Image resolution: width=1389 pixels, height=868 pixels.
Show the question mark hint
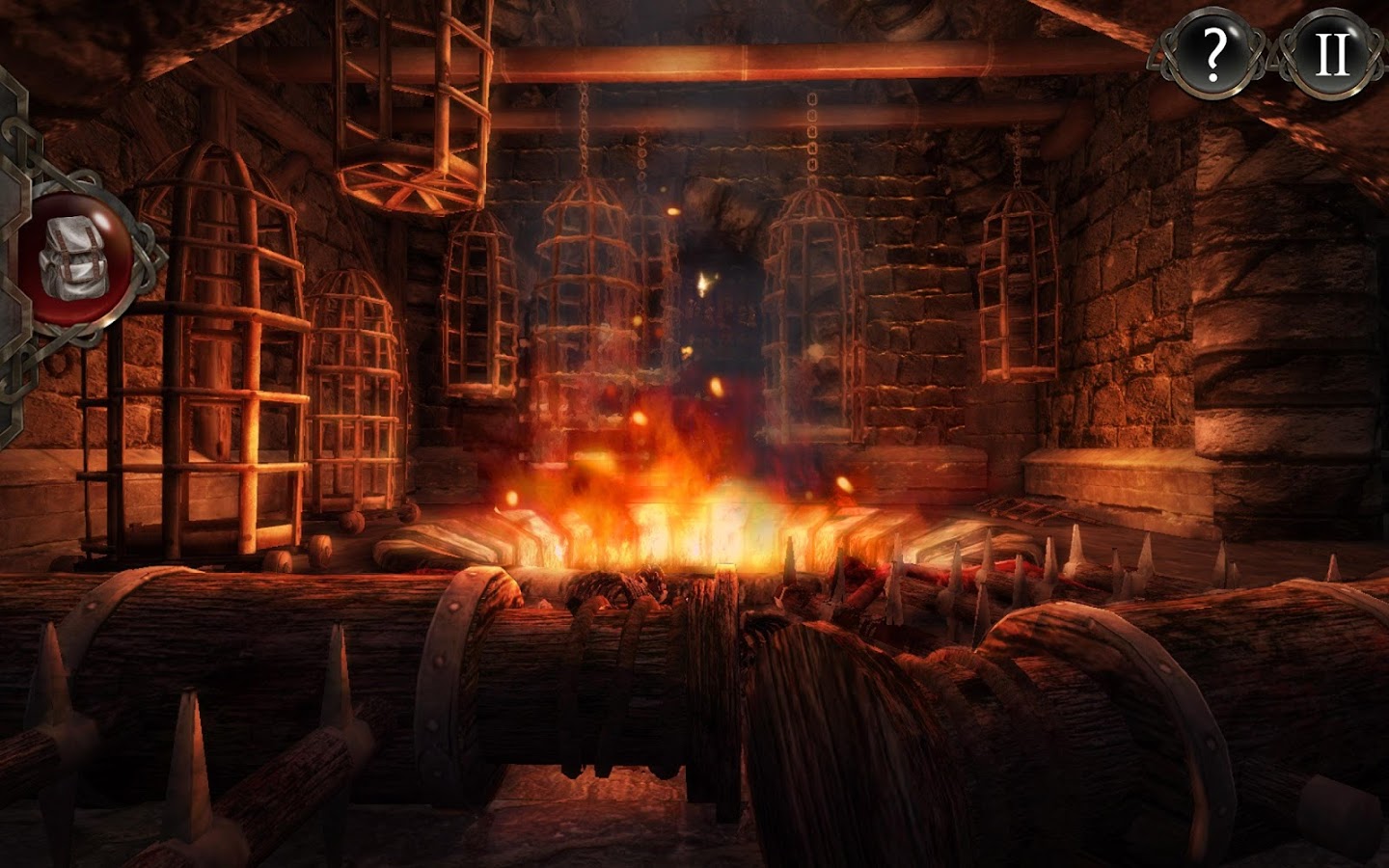coord(1213,53)
